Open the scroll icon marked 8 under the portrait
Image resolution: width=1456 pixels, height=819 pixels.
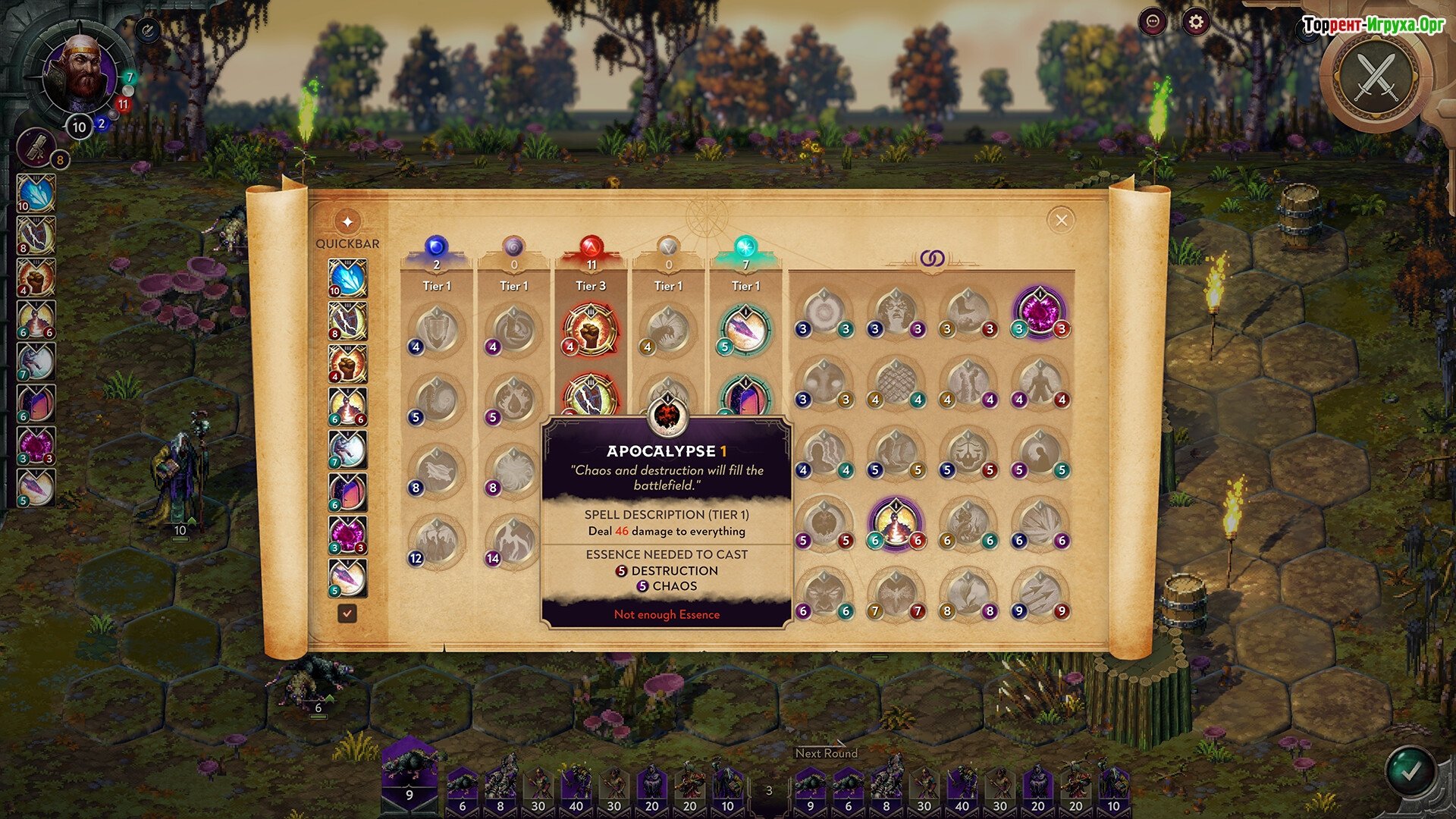[37, 147]
